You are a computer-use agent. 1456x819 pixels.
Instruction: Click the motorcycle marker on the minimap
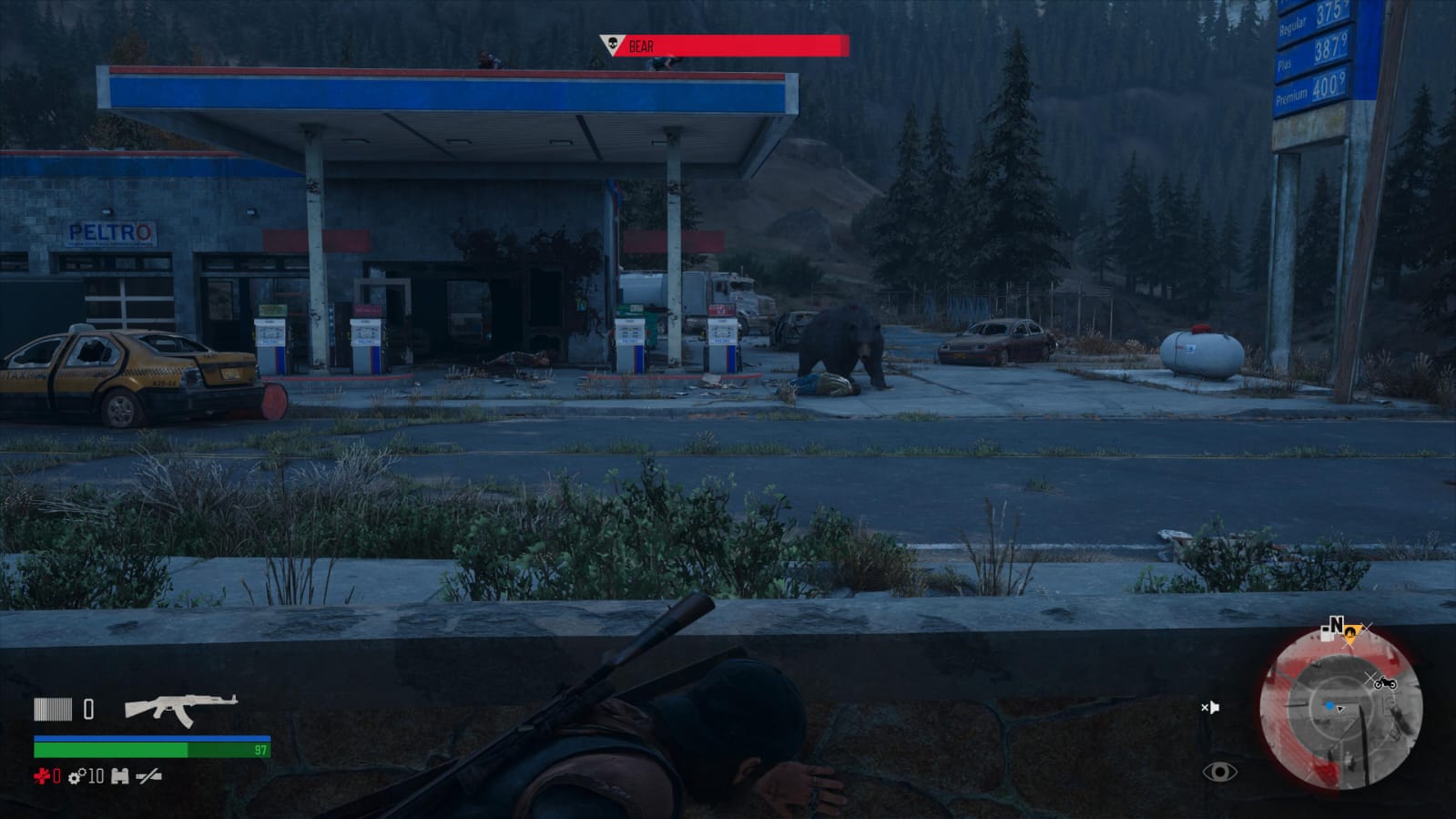tap(1385, 682)
